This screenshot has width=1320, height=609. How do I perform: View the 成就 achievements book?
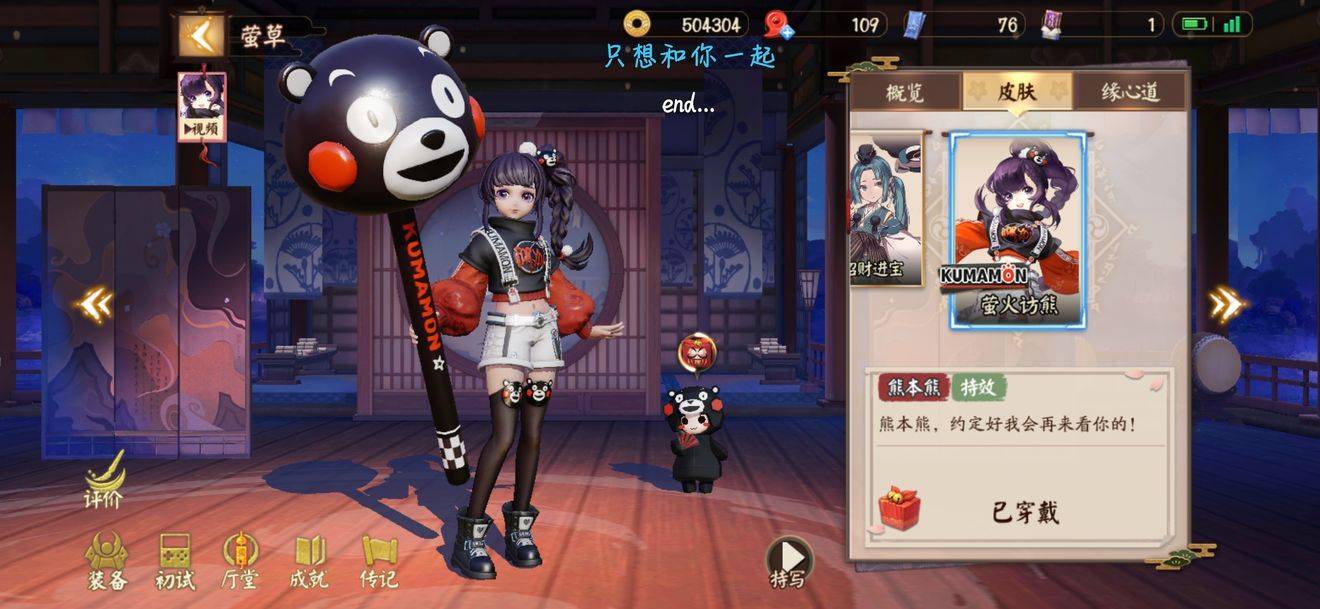click(310, 561)
